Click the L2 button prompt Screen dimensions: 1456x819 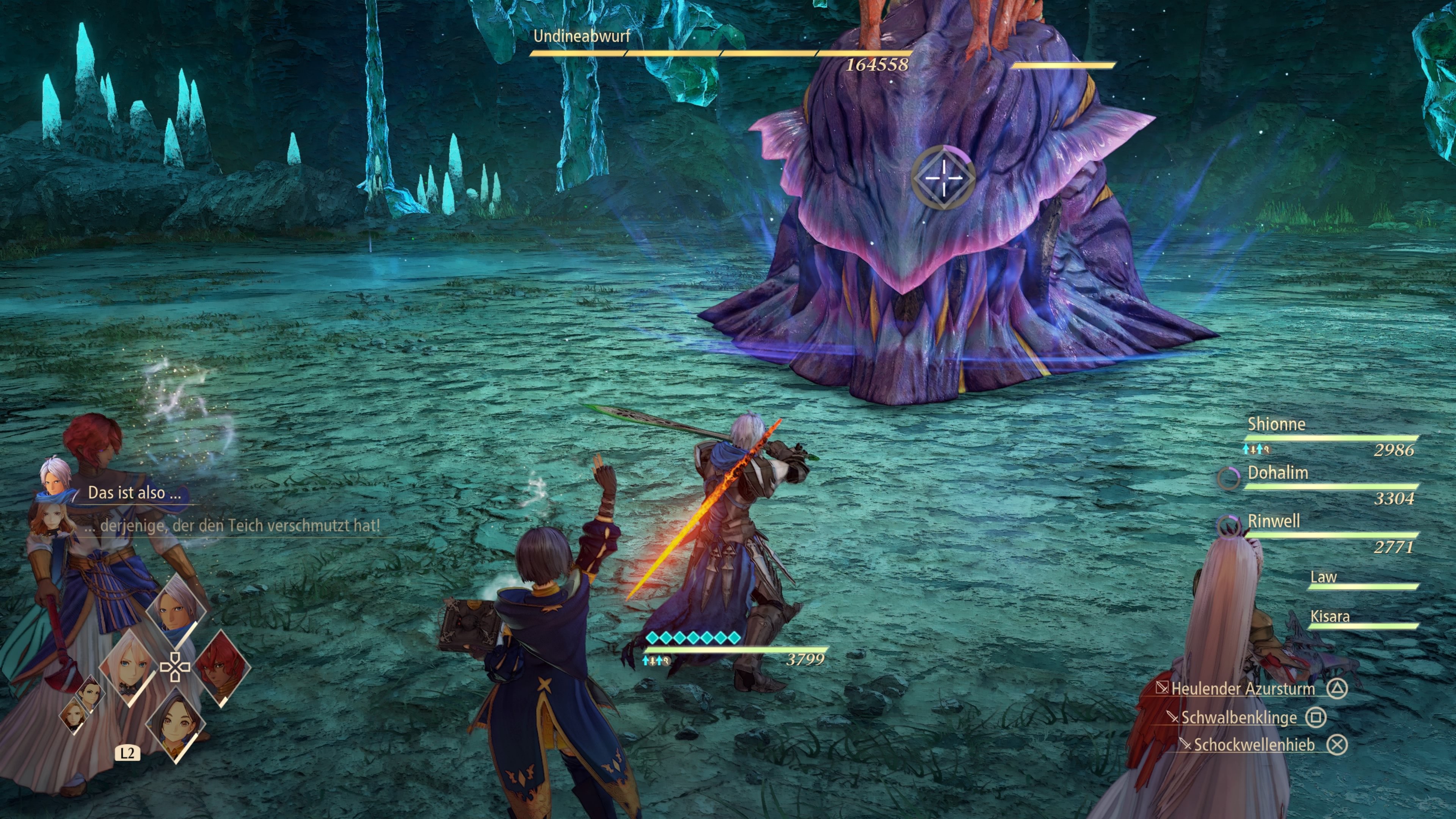coord(127,753)
